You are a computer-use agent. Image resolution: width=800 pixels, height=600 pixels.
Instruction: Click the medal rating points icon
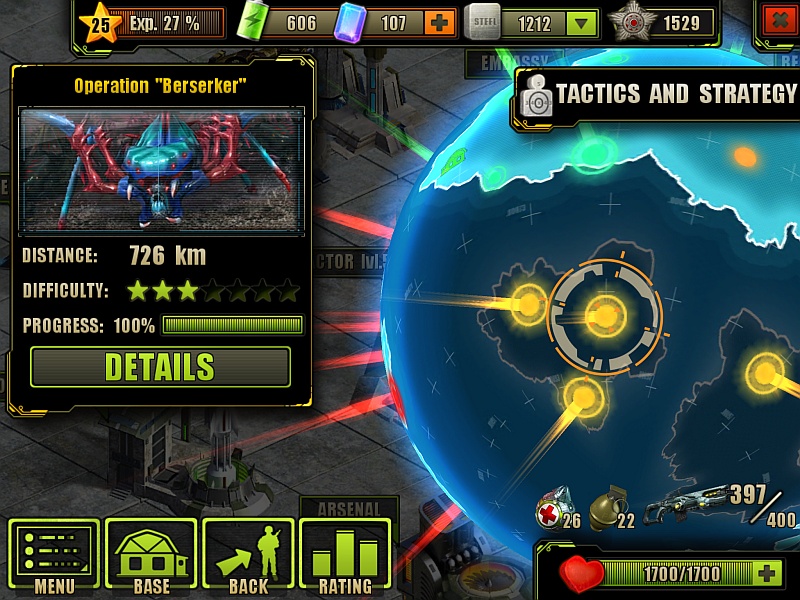[633, 22]
